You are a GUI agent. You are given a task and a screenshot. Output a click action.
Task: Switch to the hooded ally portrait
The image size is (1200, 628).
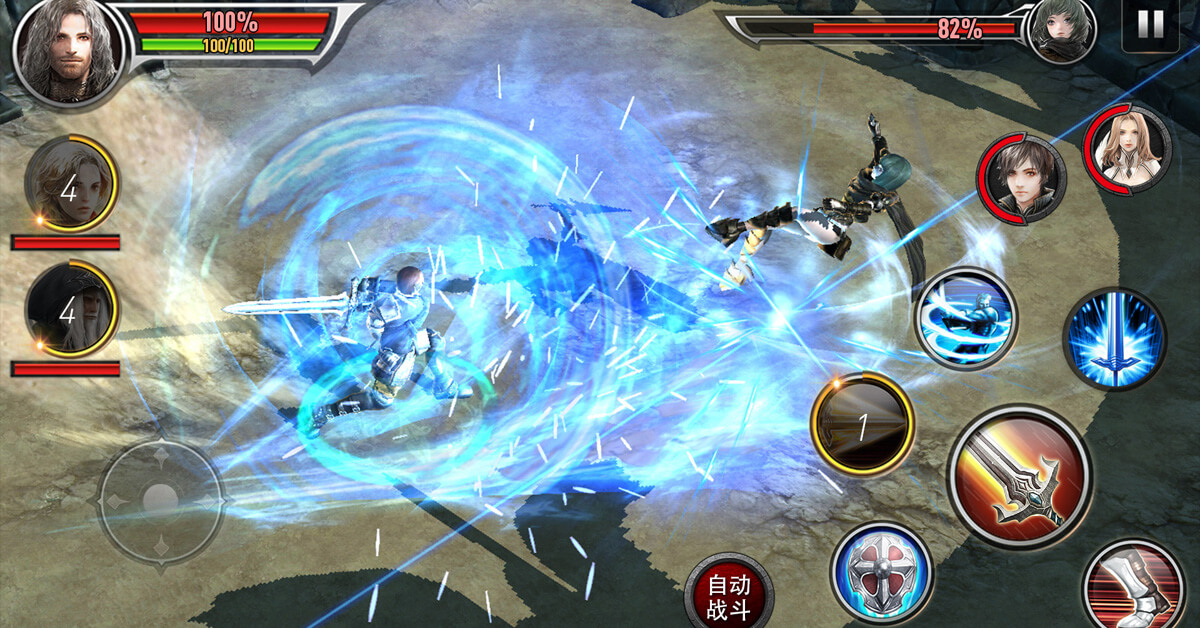click(x=70, y=310)
